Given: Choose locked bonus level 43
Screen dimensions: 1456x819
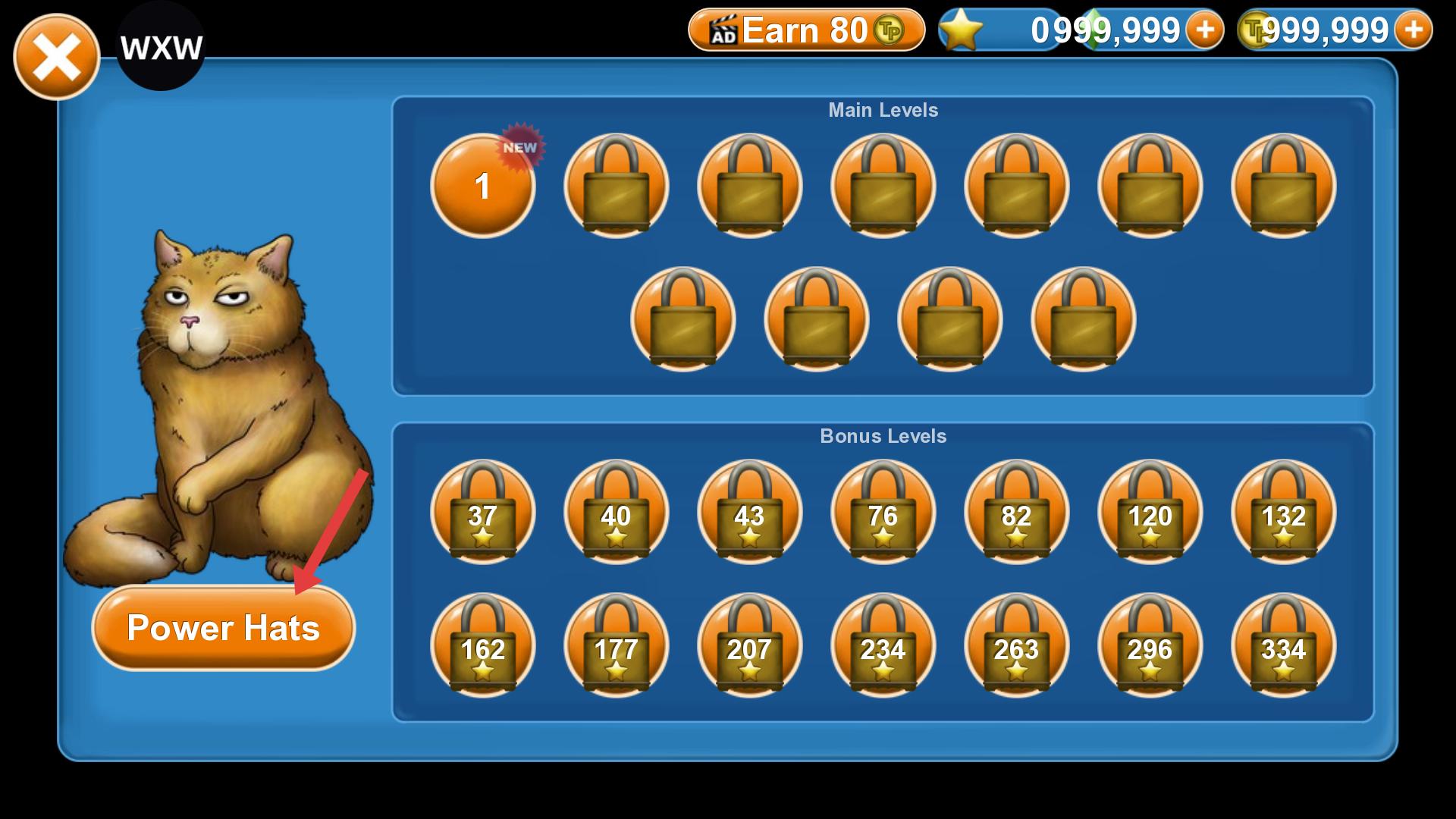Looking at the screenshot, I should tap(749, 513).
